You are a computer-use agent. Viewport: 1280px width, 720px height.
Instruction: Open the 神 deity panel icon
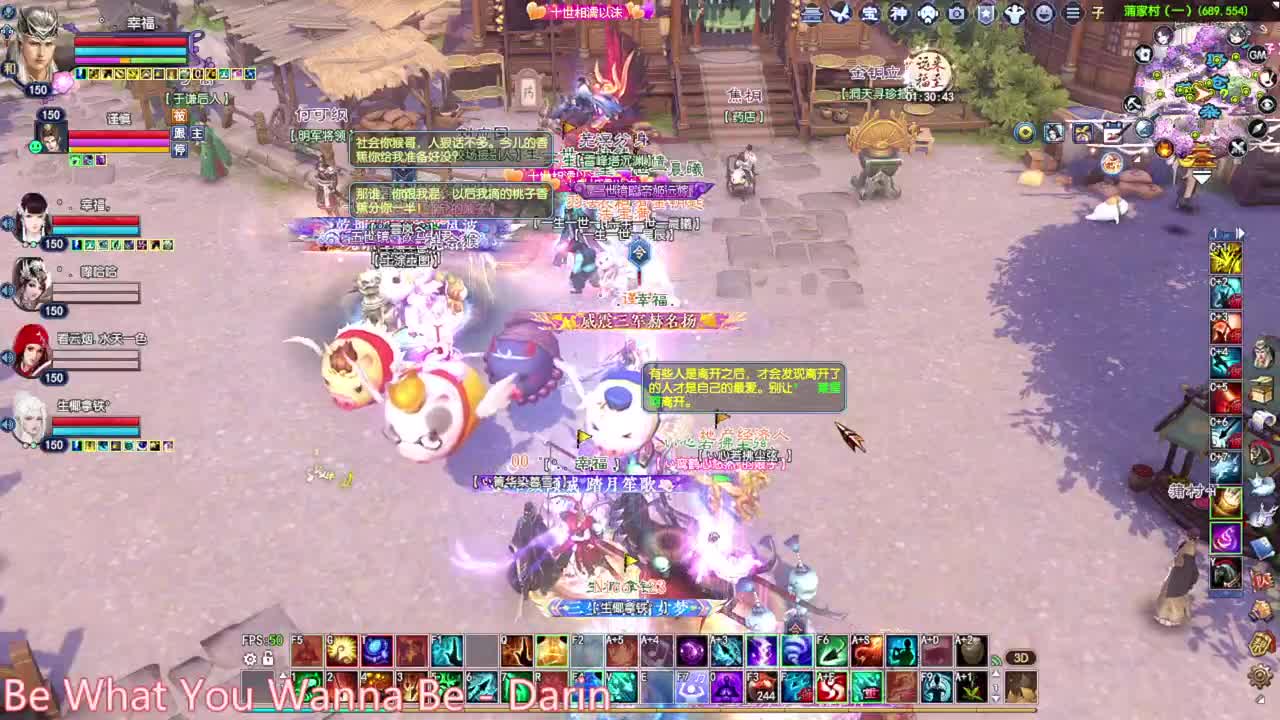898,14
